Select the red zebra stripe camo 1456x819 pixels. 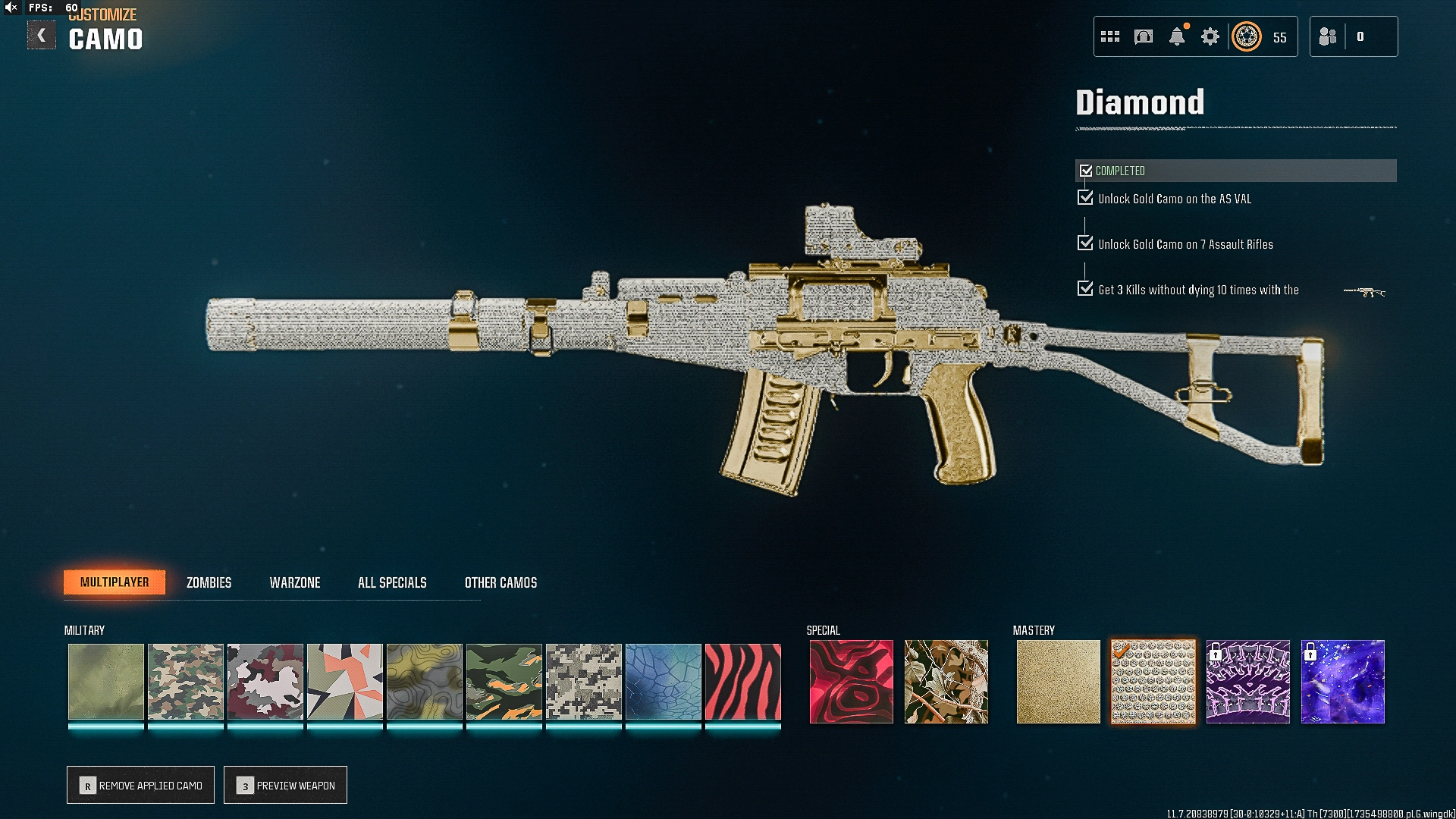pos(742,682)
